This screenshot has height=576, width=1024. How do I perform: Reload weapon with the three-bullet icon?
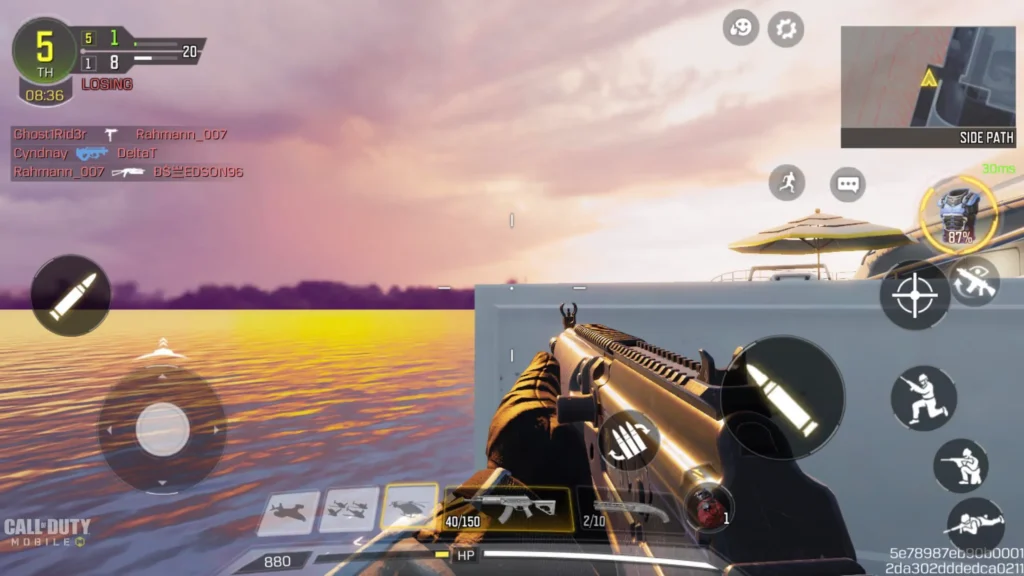tap(629, 441)
